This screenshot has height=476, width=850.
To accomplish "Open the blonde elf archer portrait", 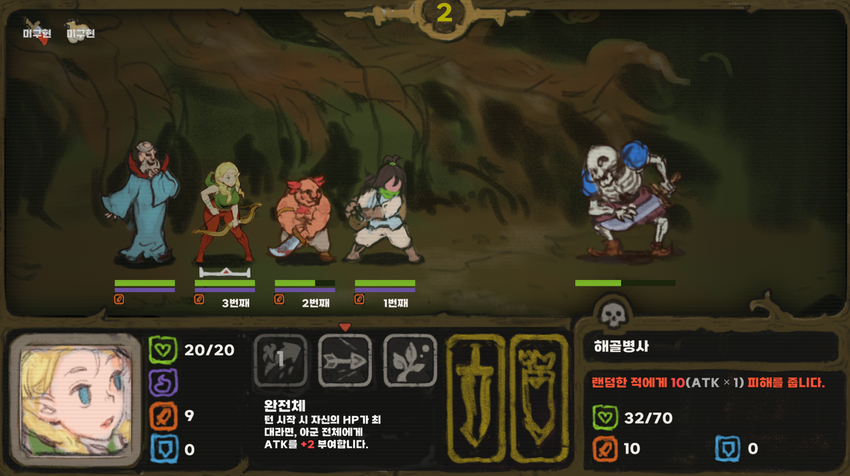I will [x=74, y=398].
